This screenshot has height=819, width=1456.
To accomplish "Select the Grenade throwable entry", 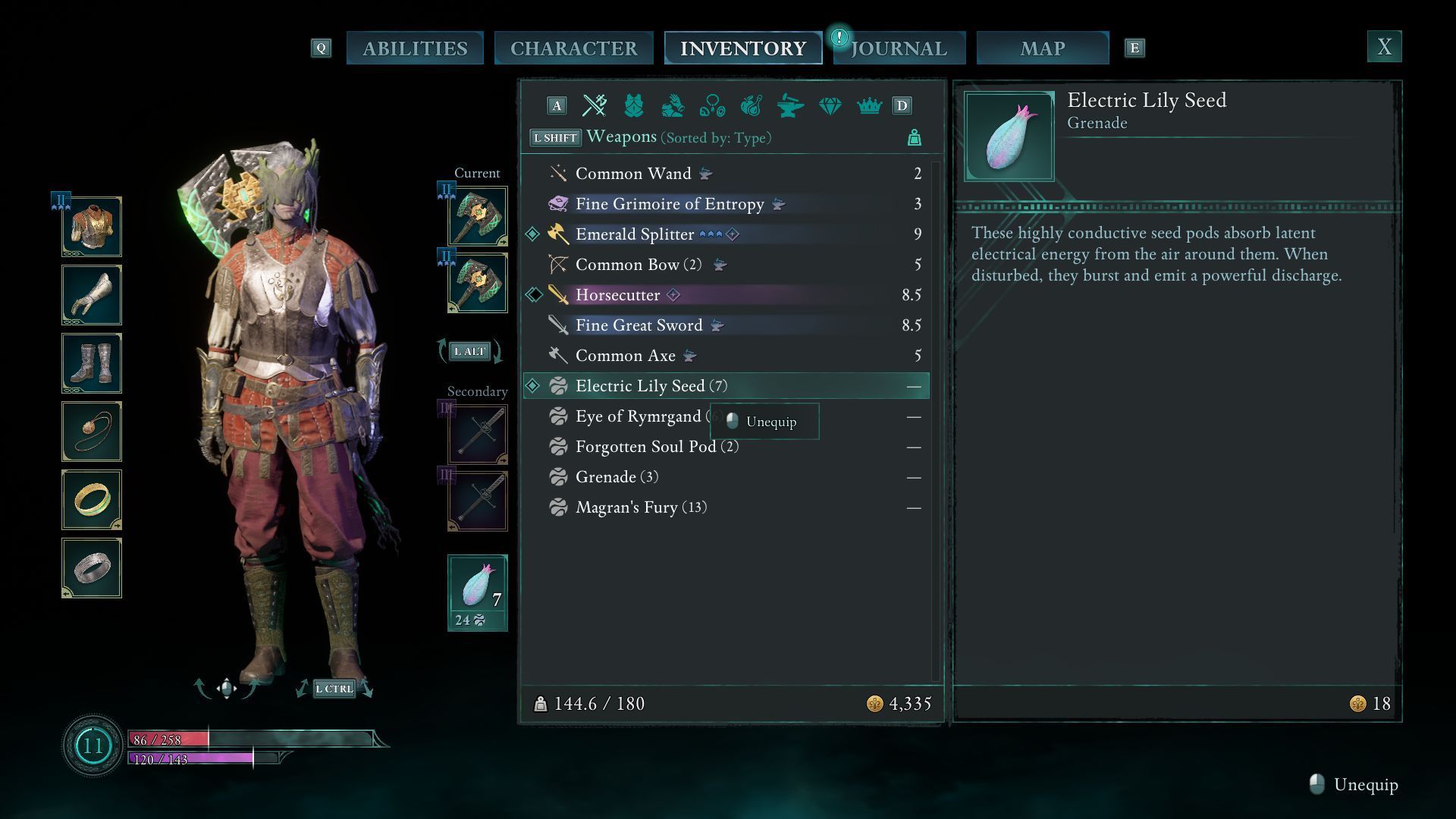I will tap(605, 477).
